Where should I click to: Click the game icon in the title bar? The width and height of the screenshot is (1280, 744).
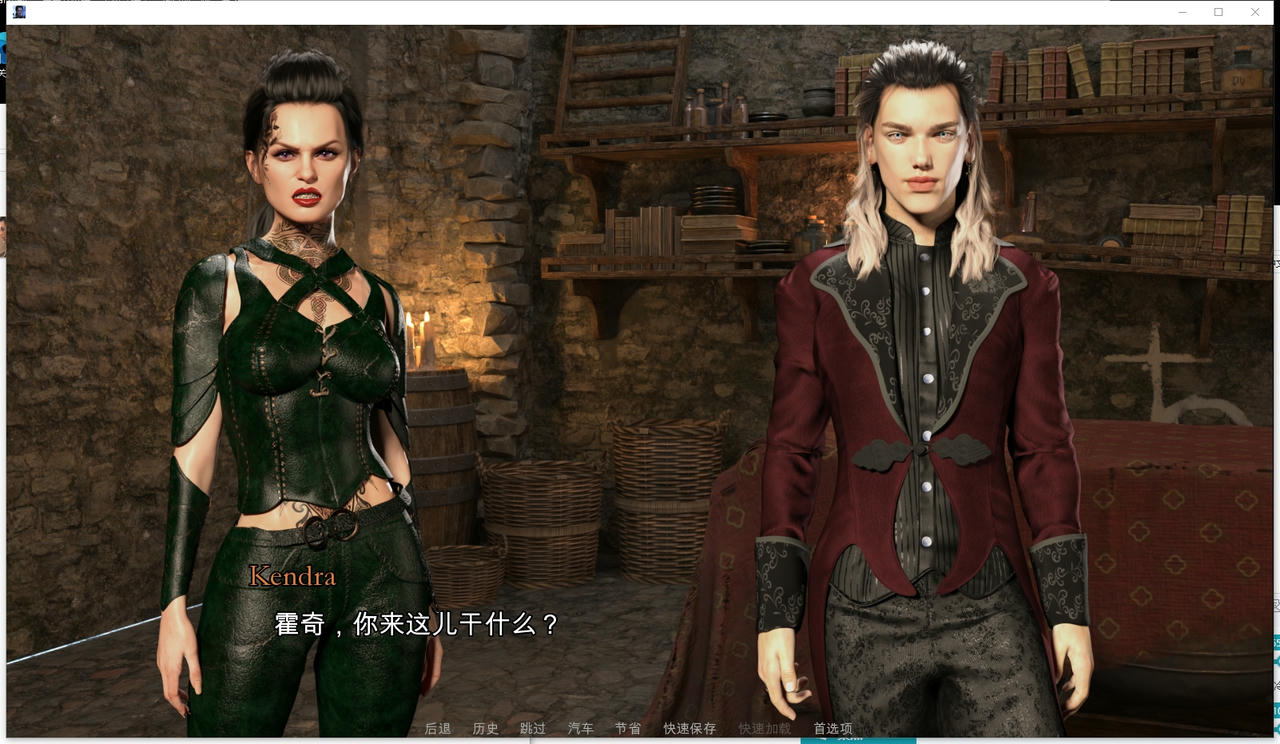tap(18, 11)
